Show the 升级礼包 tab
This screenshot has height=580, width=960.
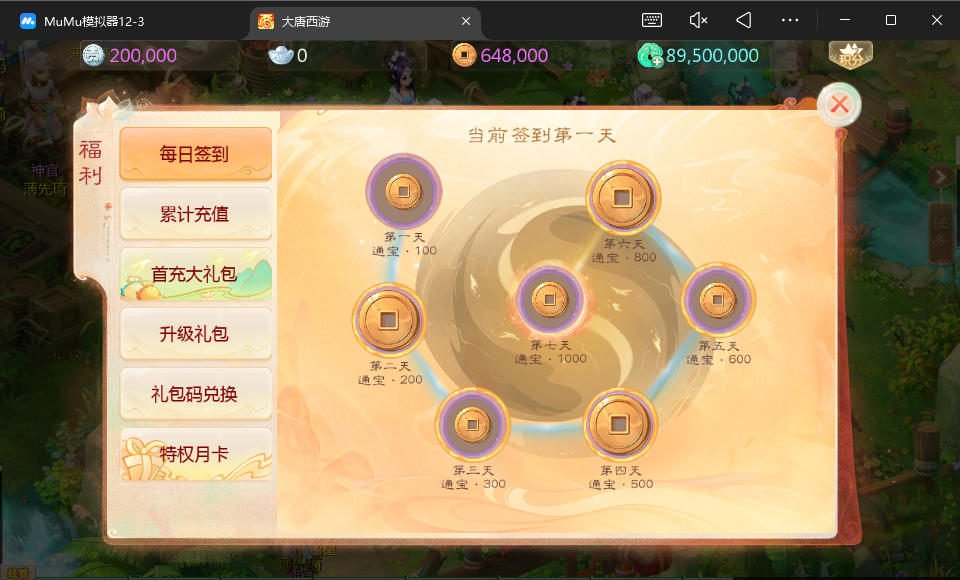(195, 334)
